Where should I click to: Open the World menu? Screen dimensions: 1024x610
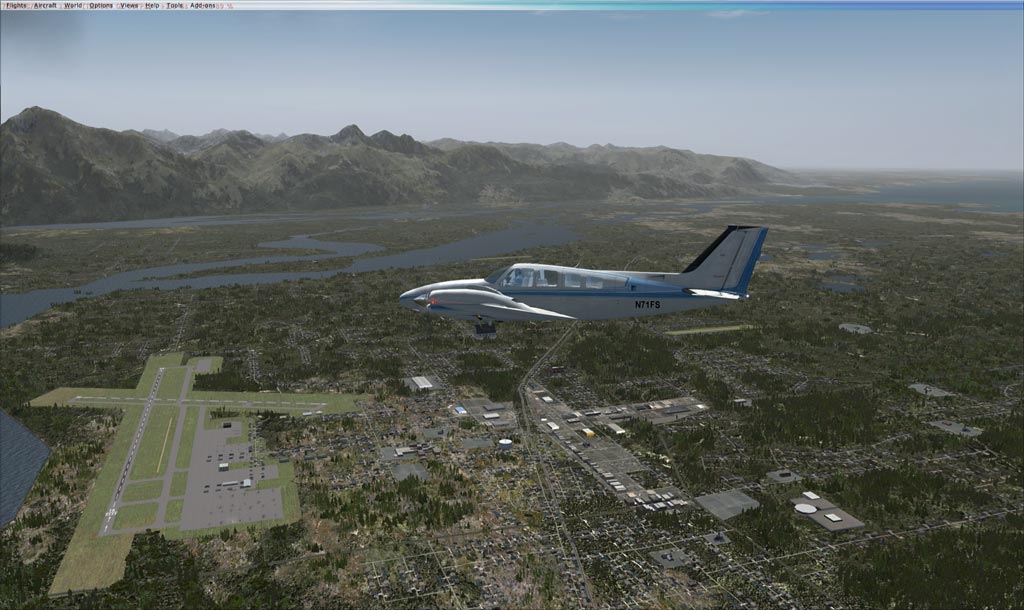point(73,5)
